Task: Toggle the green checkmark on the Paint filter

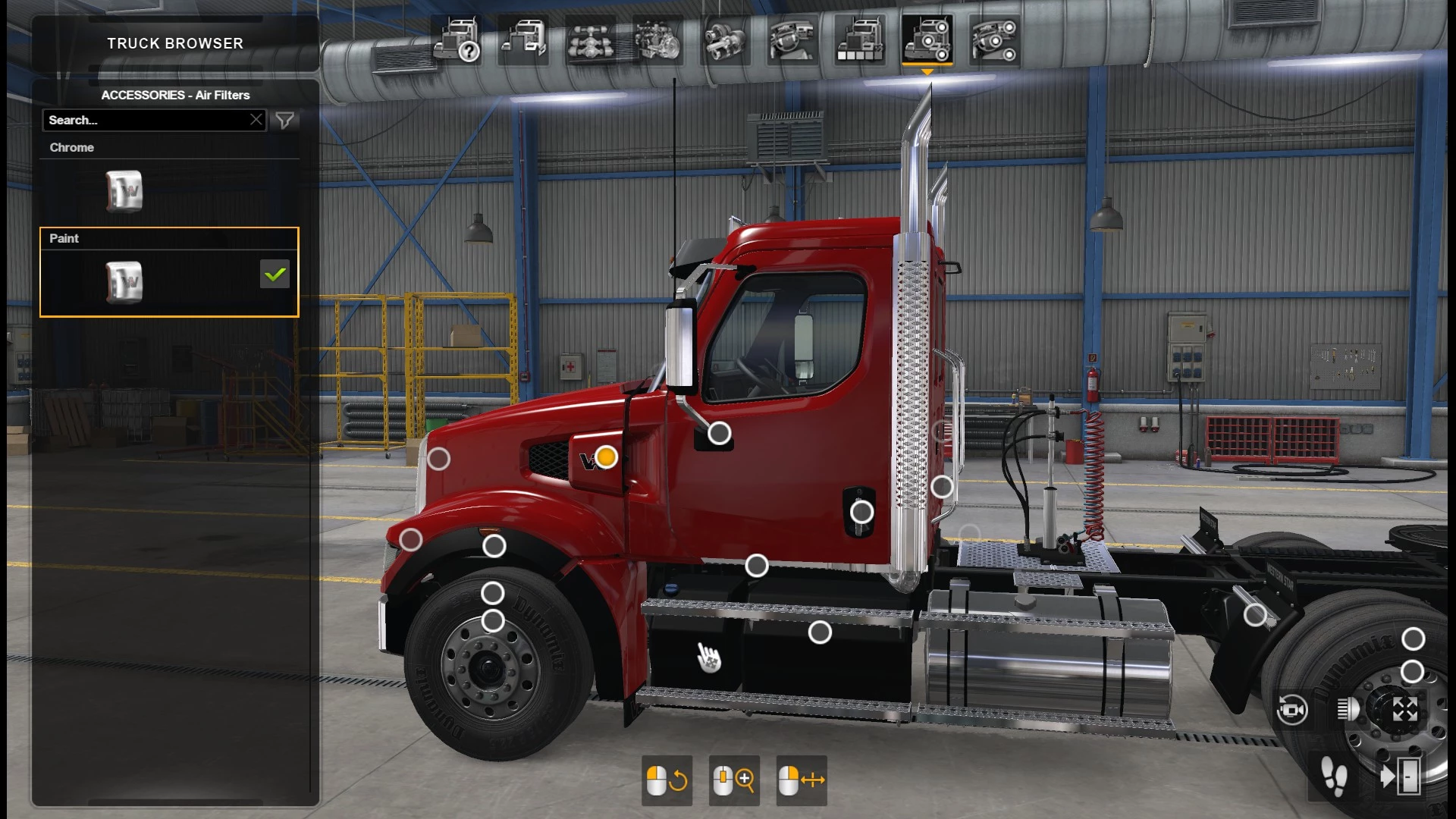Action: click(x=275, y=275)
